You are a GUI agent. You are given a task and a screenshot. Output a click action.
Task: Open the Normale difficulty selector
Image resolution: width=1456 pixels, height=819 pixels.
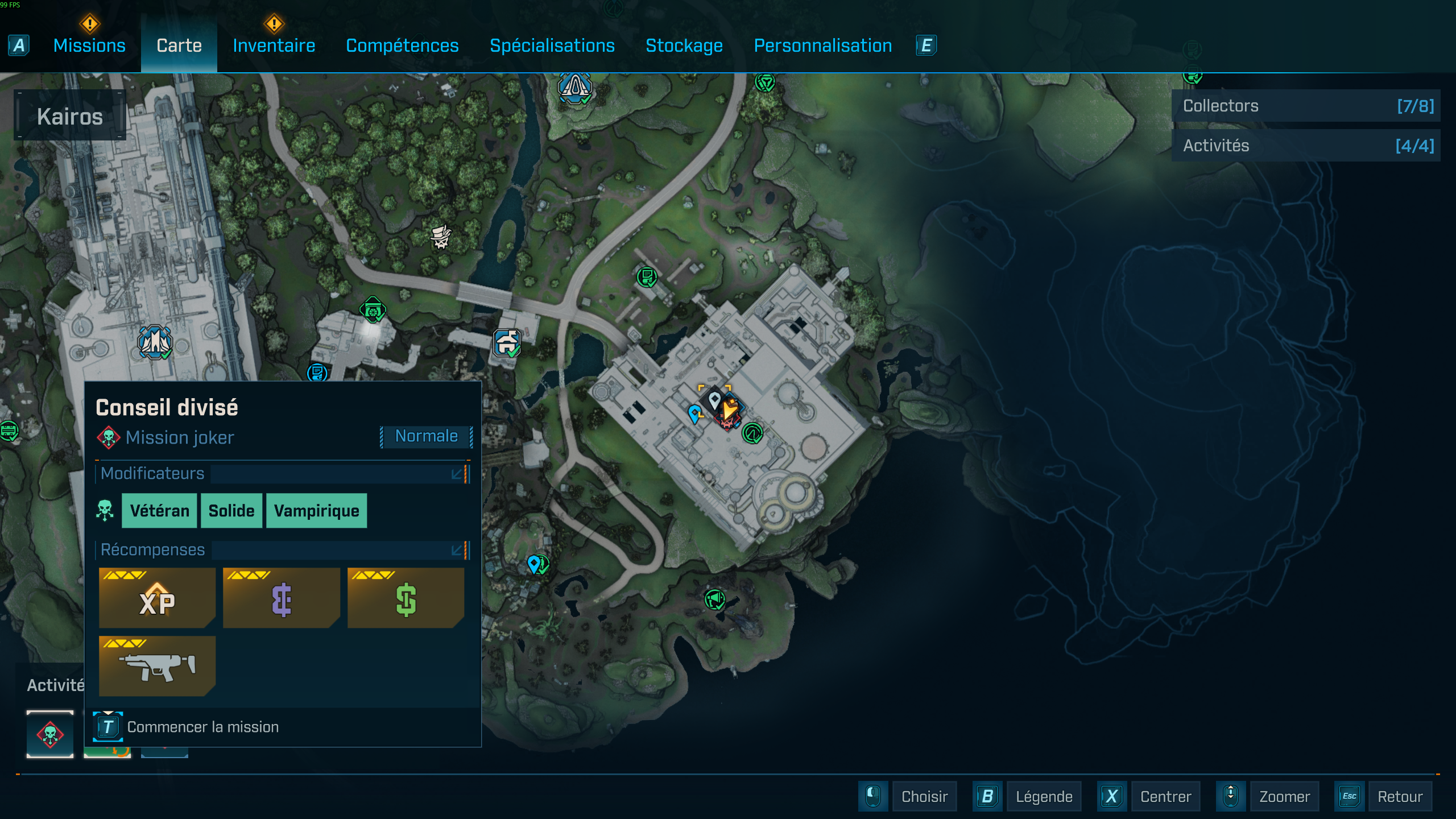[426, 436]
